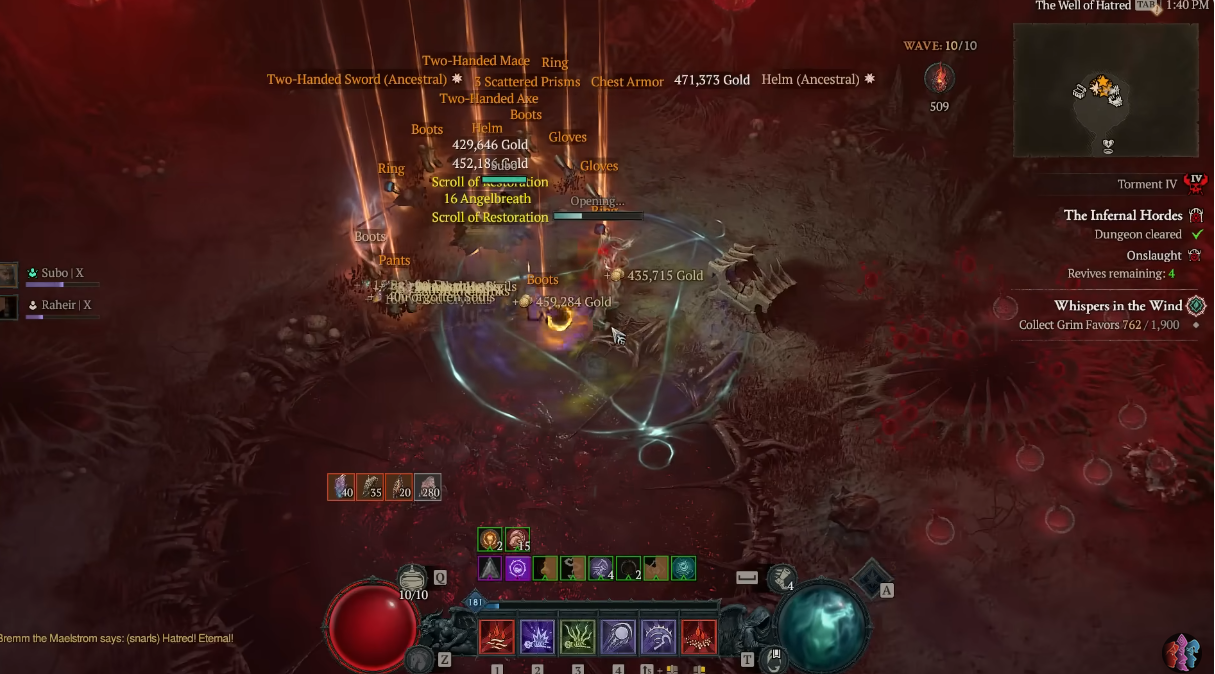This screenshot has width=1215, height=674.
Task: Click the Torment IV difficulty icon
Action: pyautogui.click(x=1195, y=183)
